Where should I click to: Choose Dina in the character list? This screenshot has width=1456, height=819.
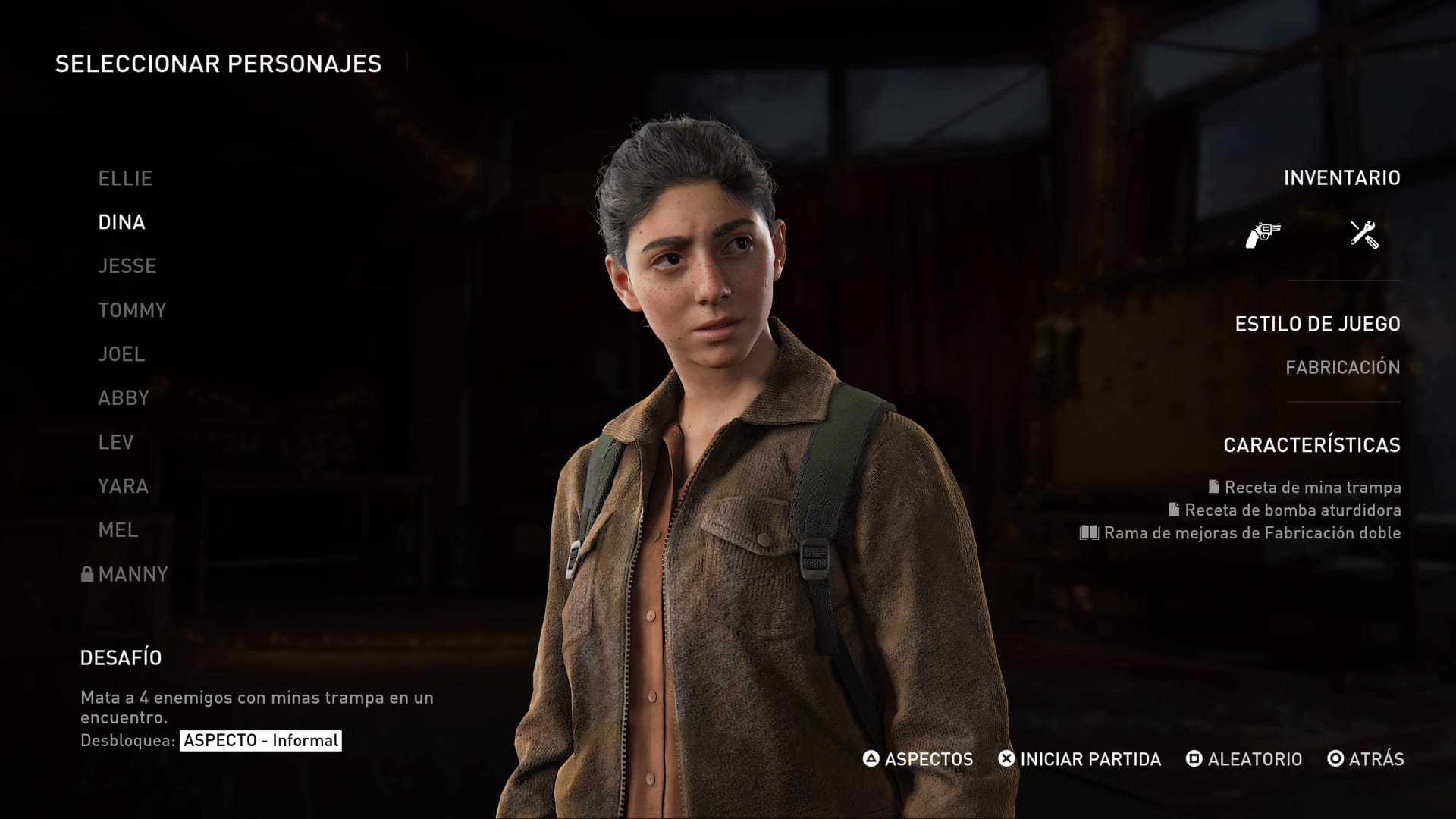tap(121, 222)
